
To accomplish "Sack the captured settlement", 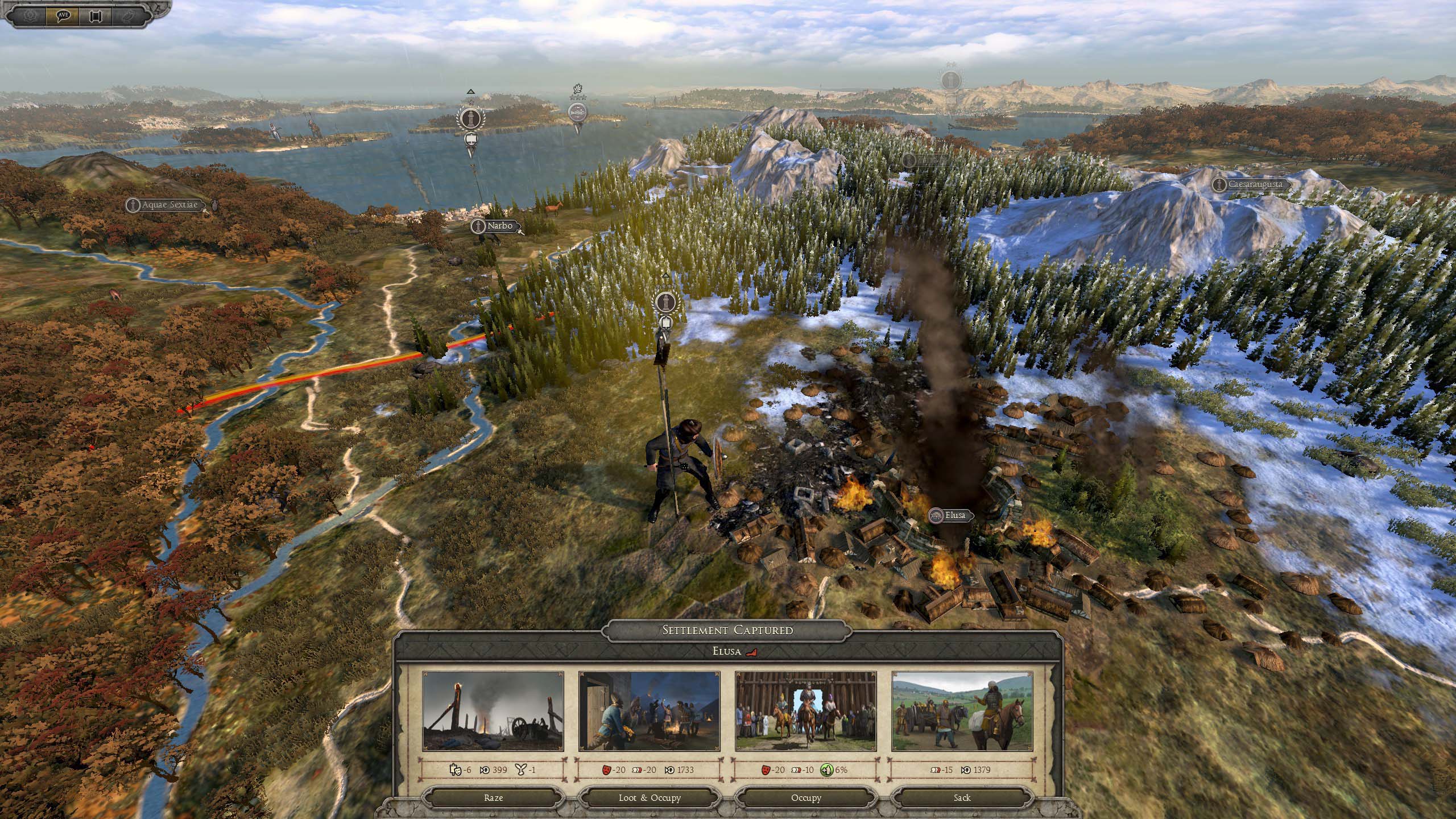I will [x=962, y=797].
